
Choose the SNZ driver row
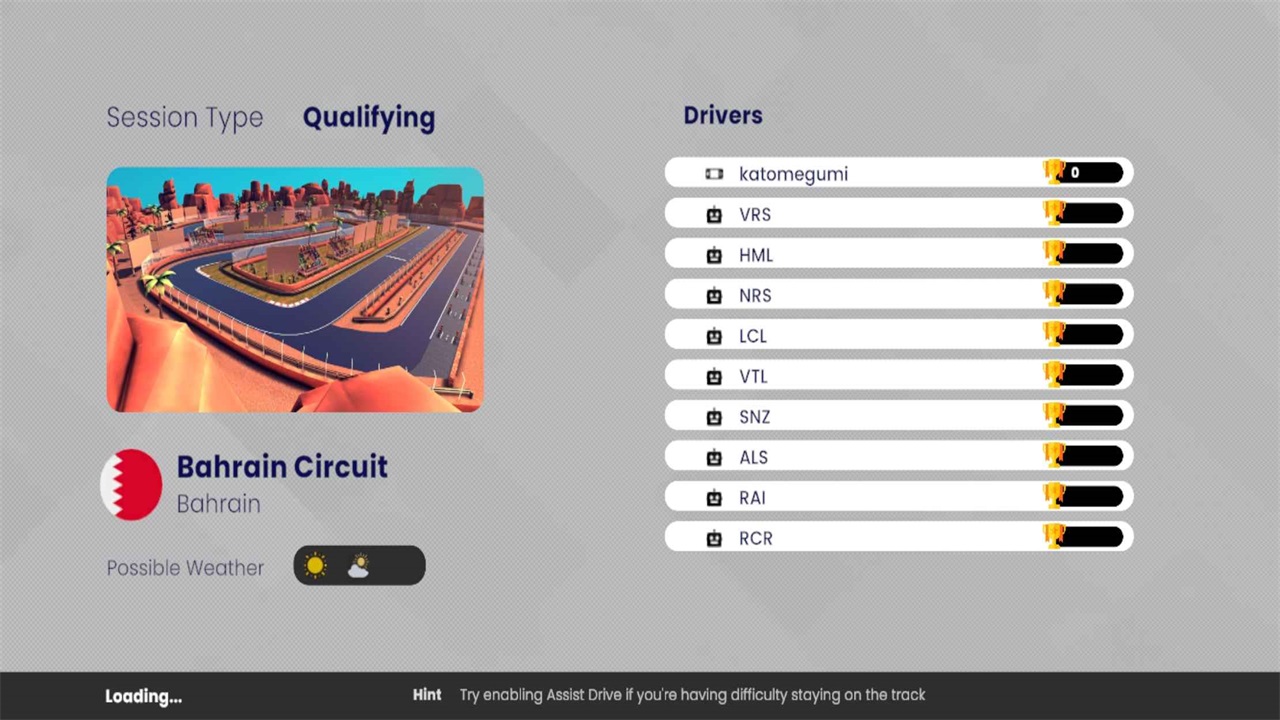coord(898,416)
